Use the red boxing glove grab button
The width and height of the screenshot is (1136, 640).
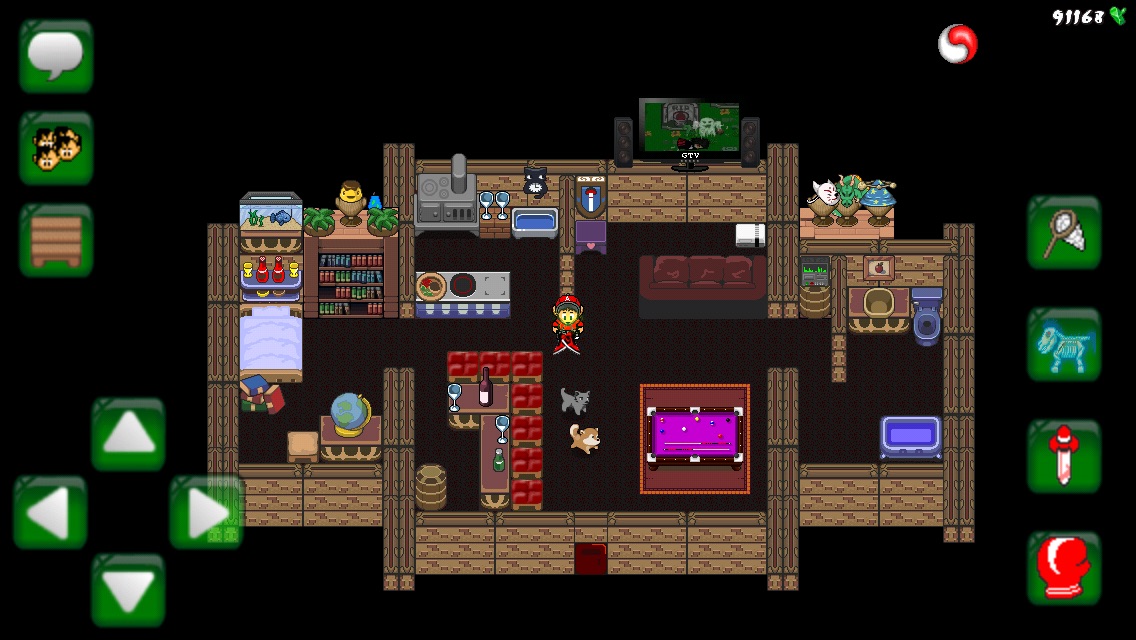click(1064, 568)
